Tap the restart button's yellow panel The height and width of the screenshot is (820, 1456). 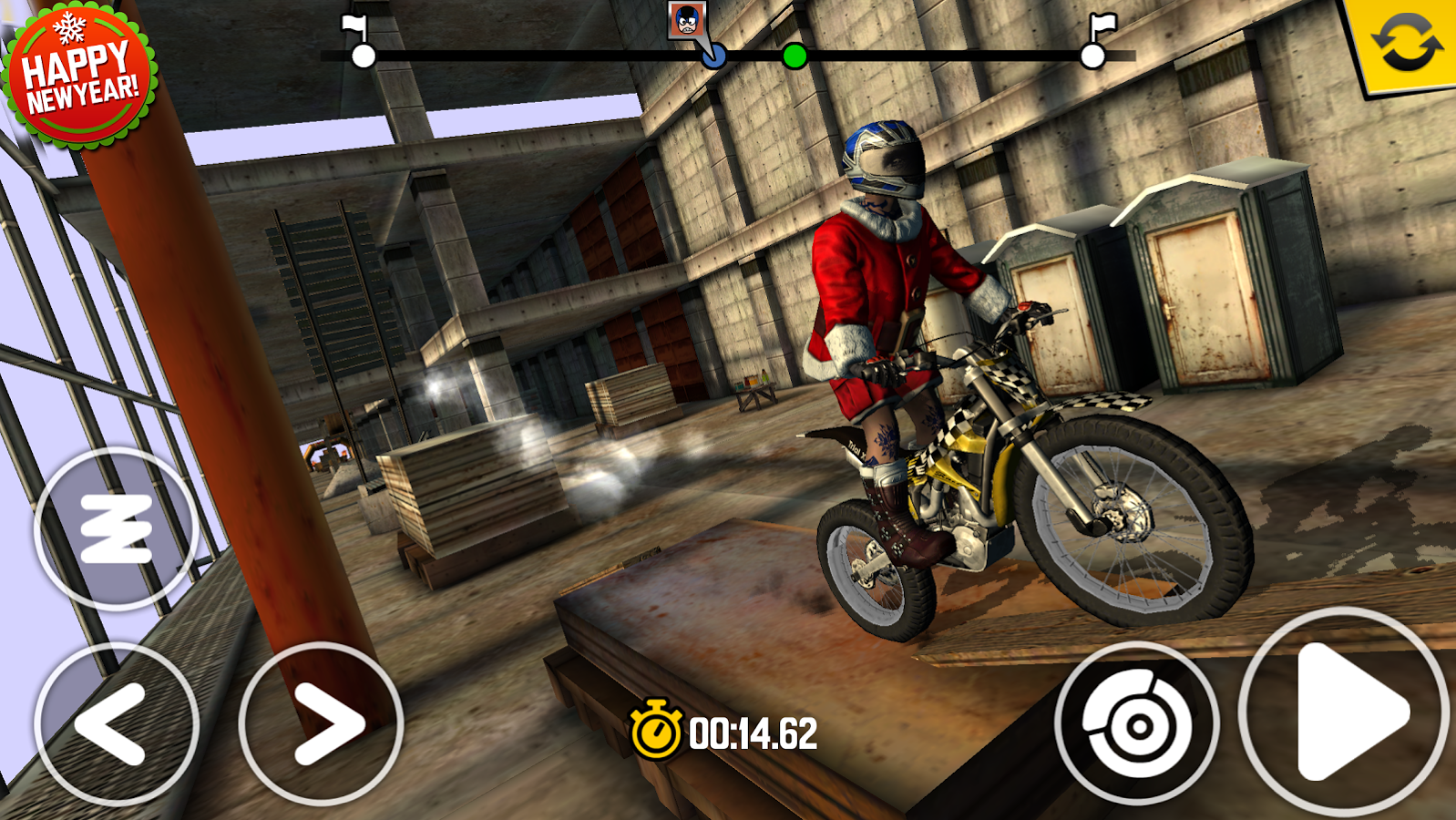tap(1408, 43)
